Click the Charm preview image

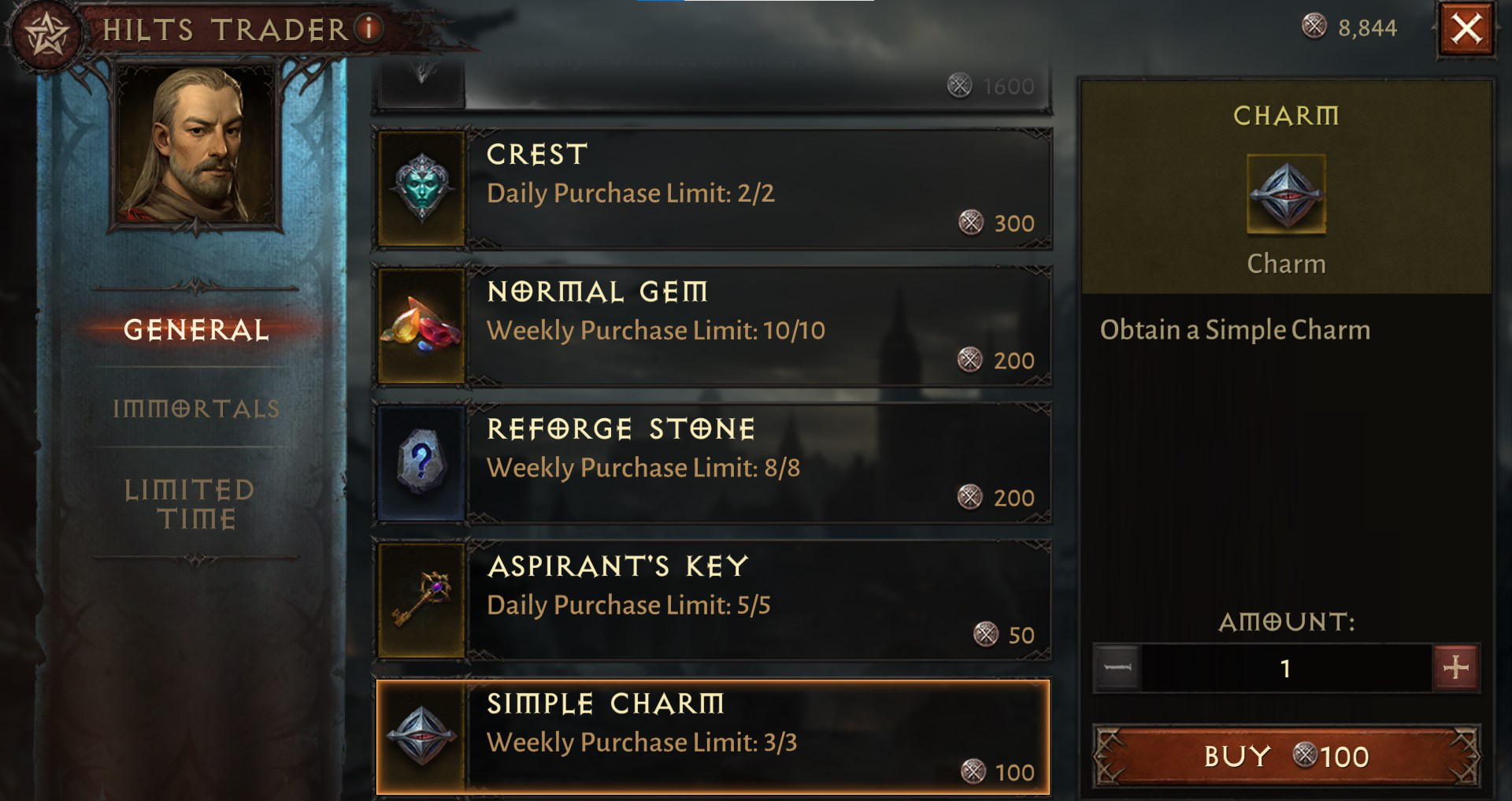pos(1286,197)
